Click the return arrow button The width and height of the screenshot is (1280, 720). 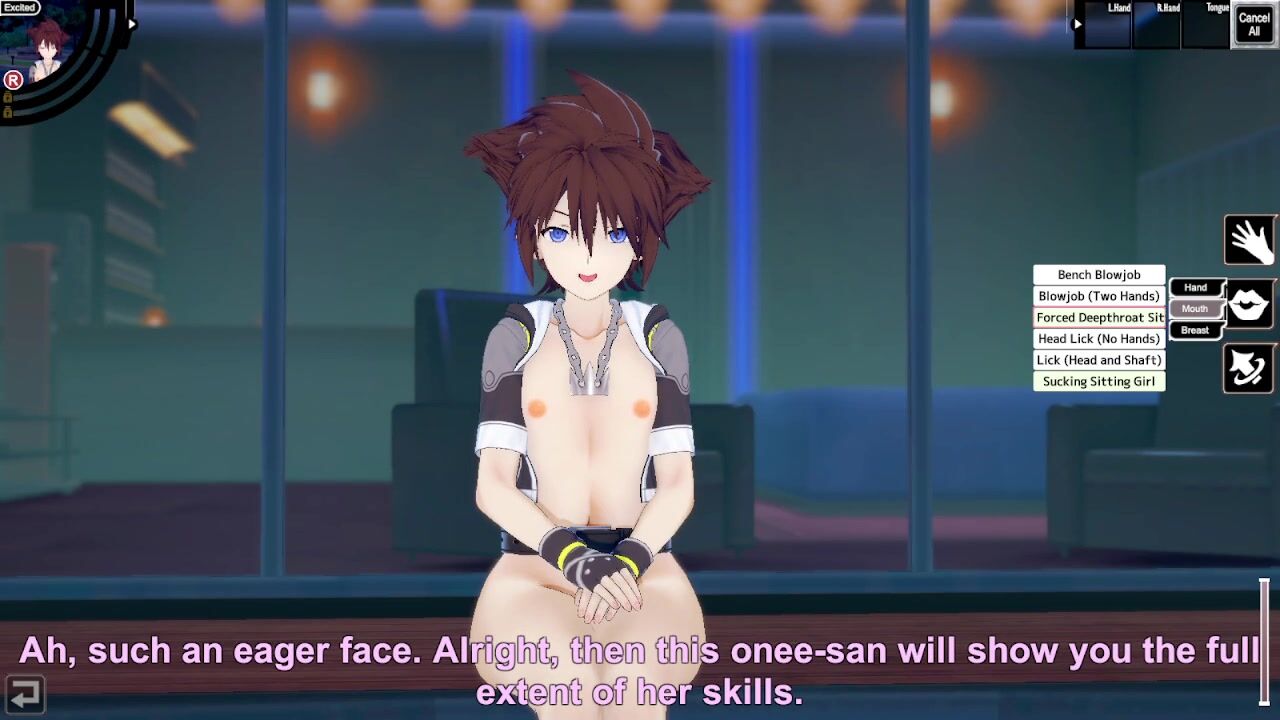tap(23, 692)
